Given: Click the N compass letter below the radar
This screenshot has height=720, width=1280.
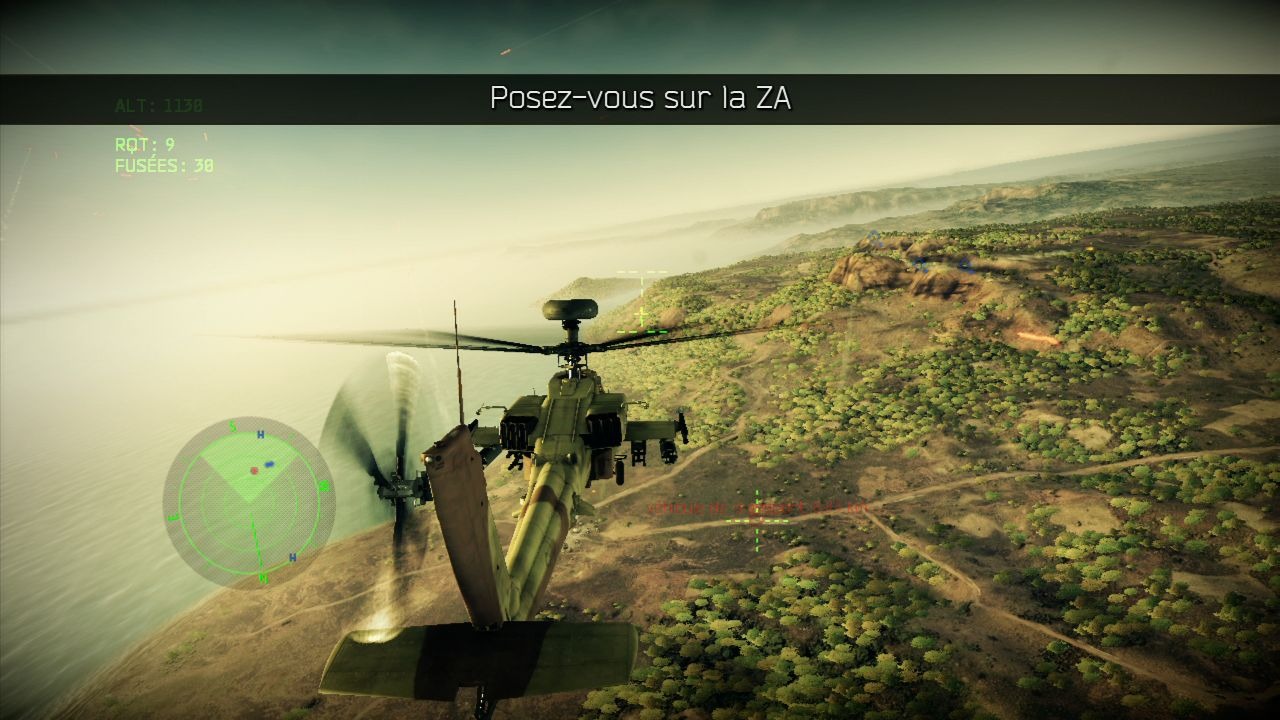Looking at the screenshot, I should tap(262, 578).
